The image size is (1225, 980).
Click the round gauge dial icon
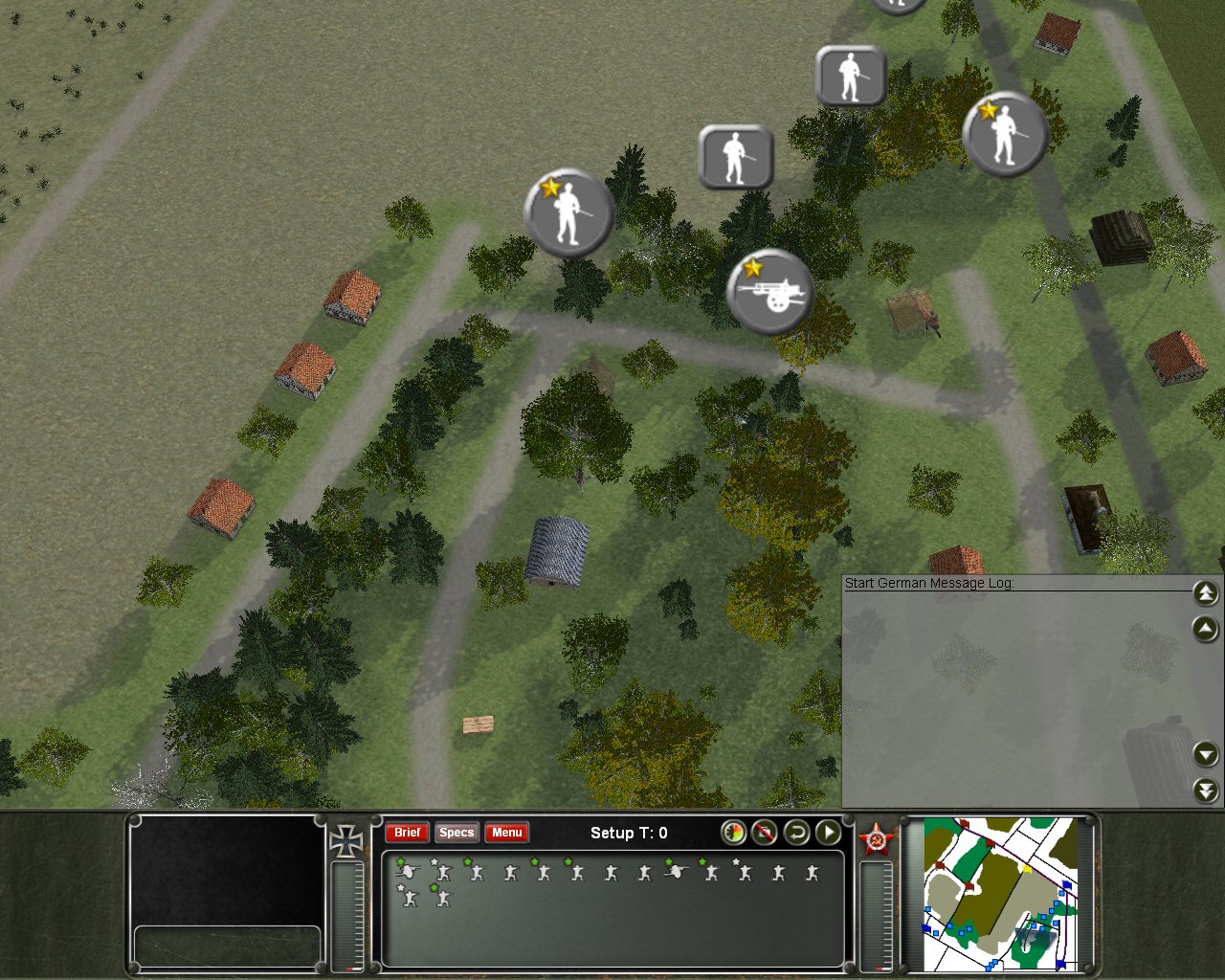click(x=733, y=833)
